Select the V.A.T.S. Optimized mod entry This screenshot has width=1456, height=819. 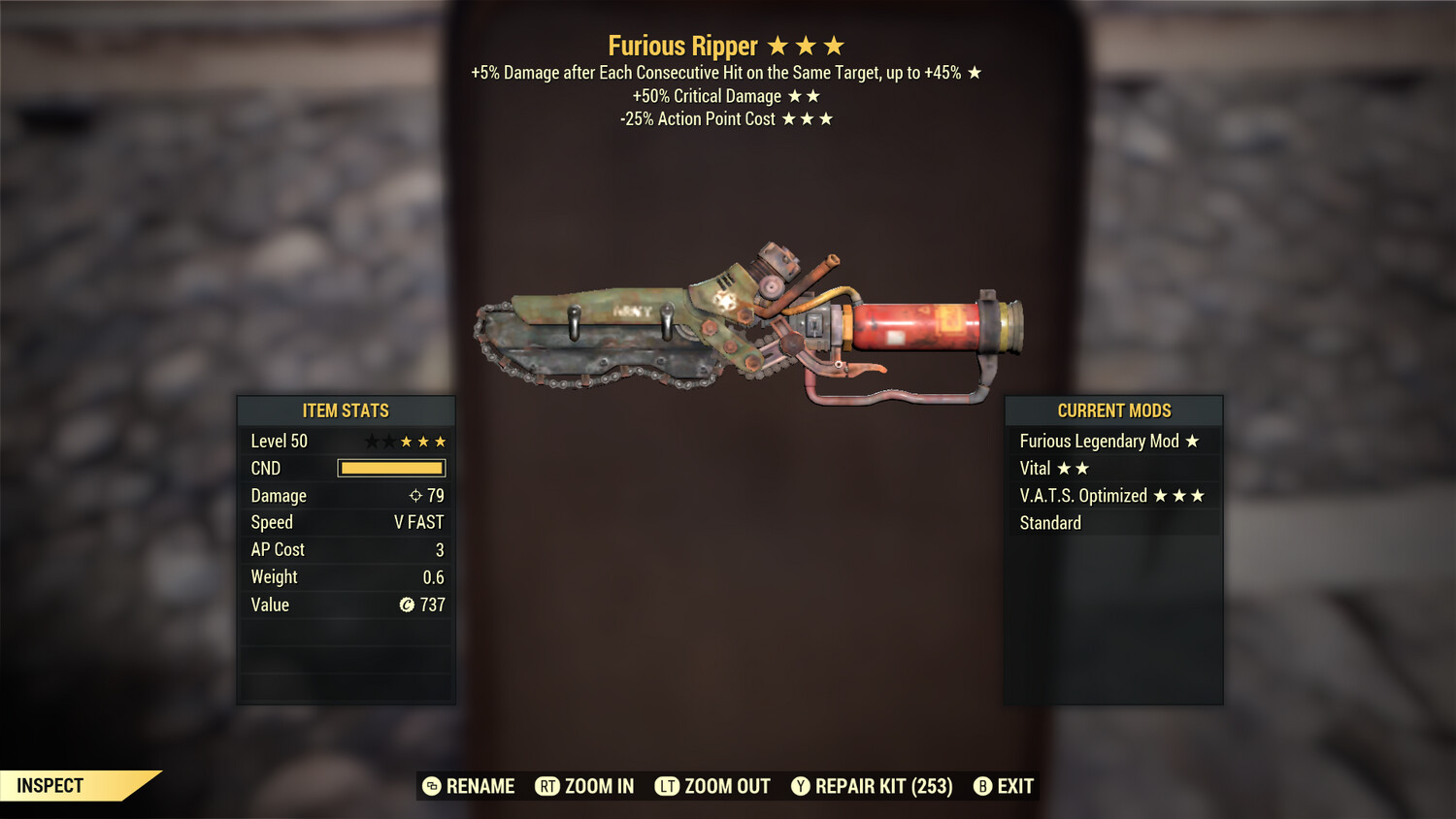pyautogui.click(x=1081, y=495)
